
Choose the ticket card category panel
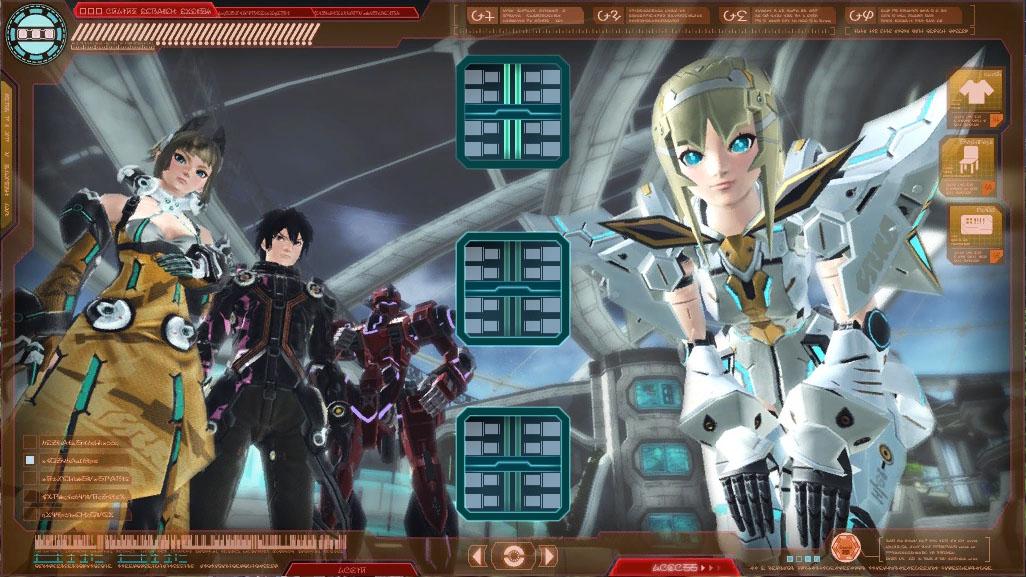[x=975, y=233]
